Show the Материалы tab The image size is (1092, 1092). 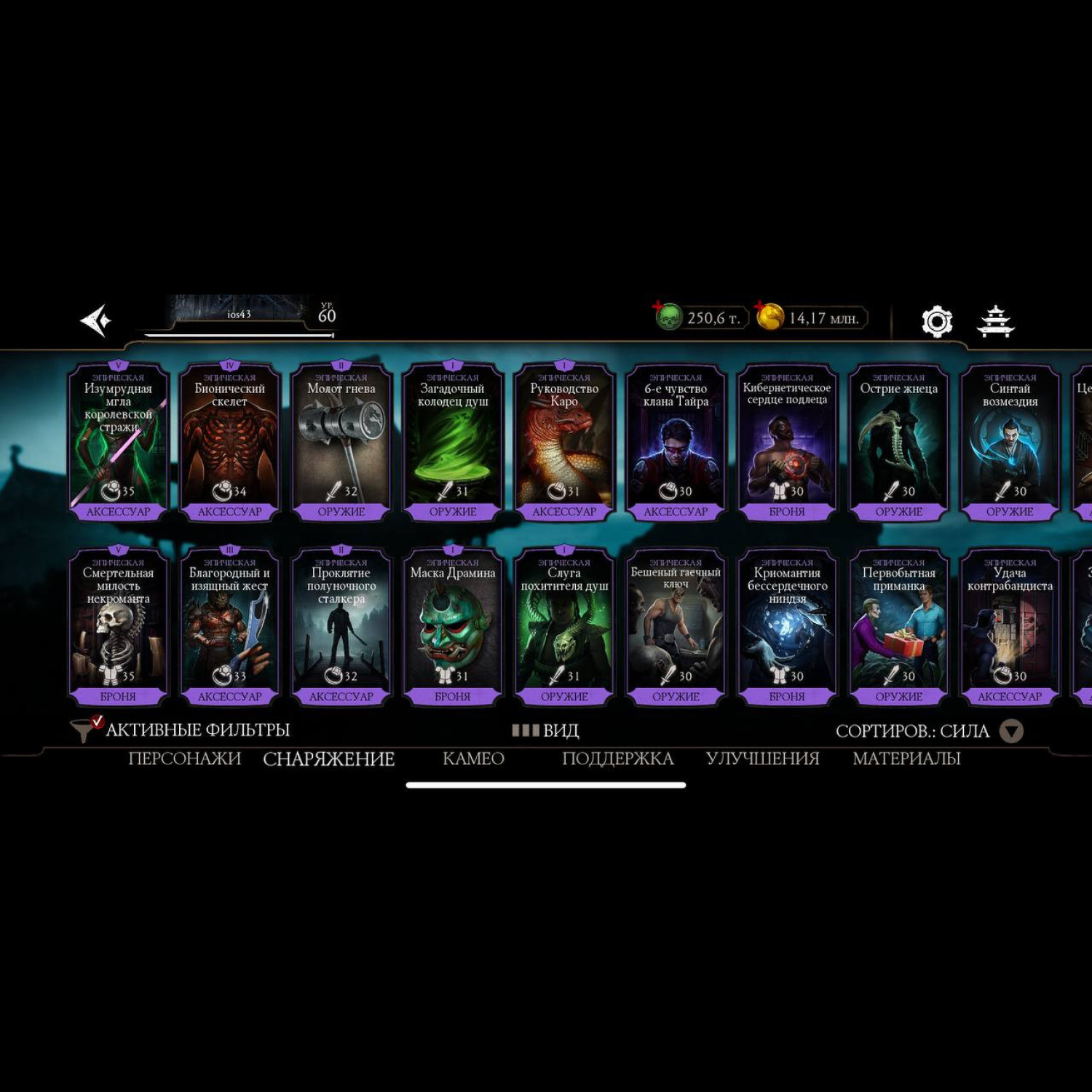[x=906, y=759]
